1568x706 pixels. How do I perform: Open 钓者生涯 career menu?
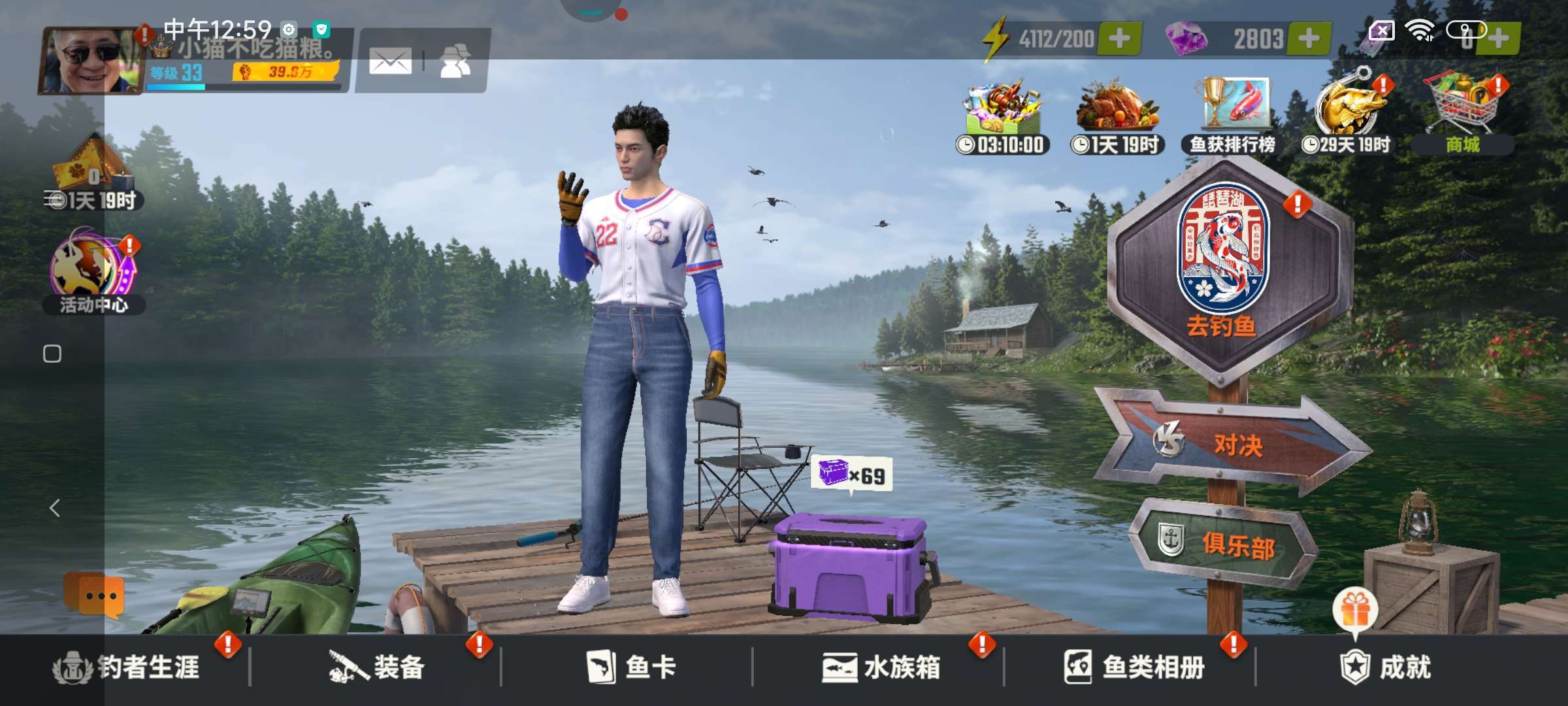[x=127, y=668]
